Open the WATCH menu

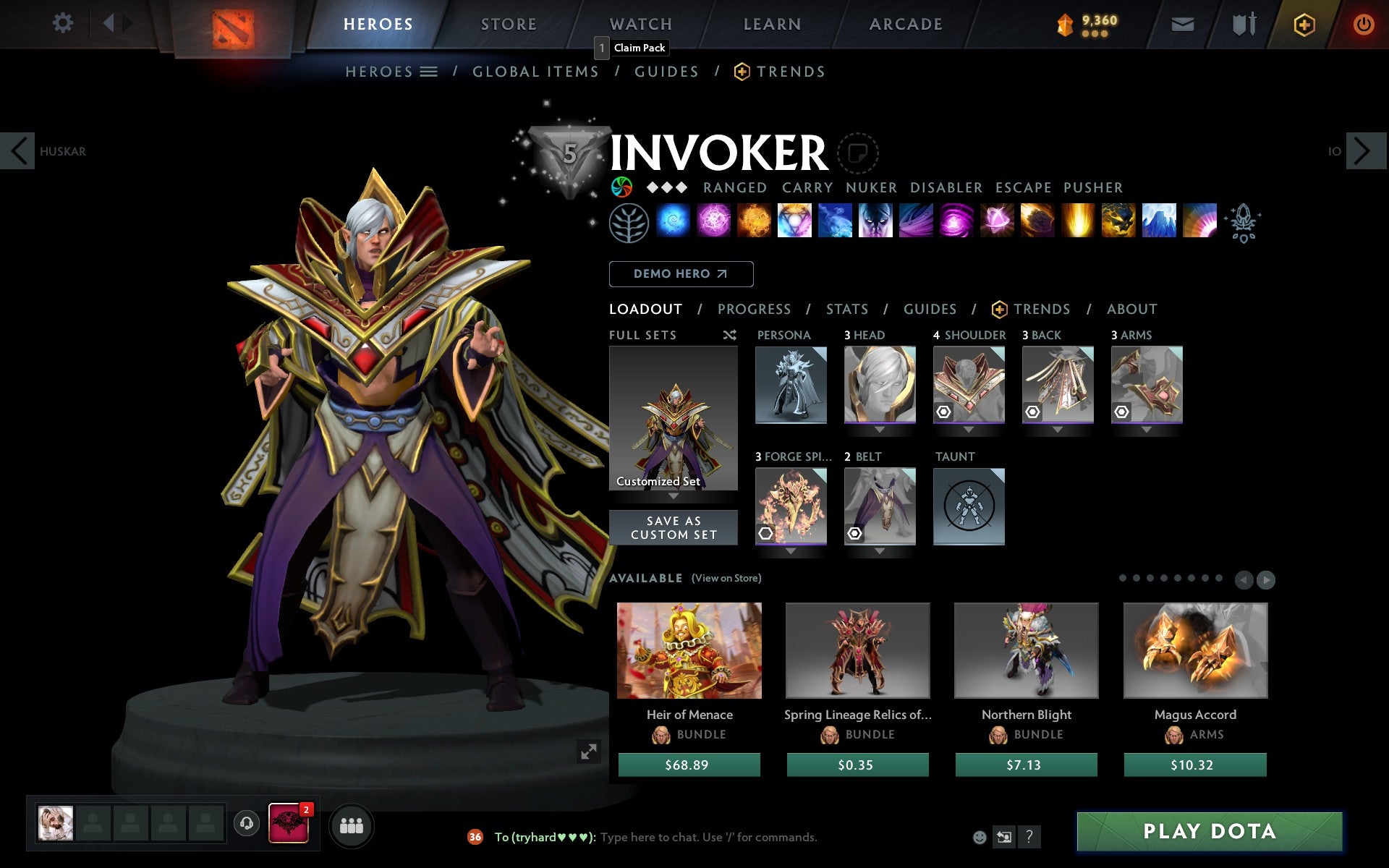(x=640, y=24)
